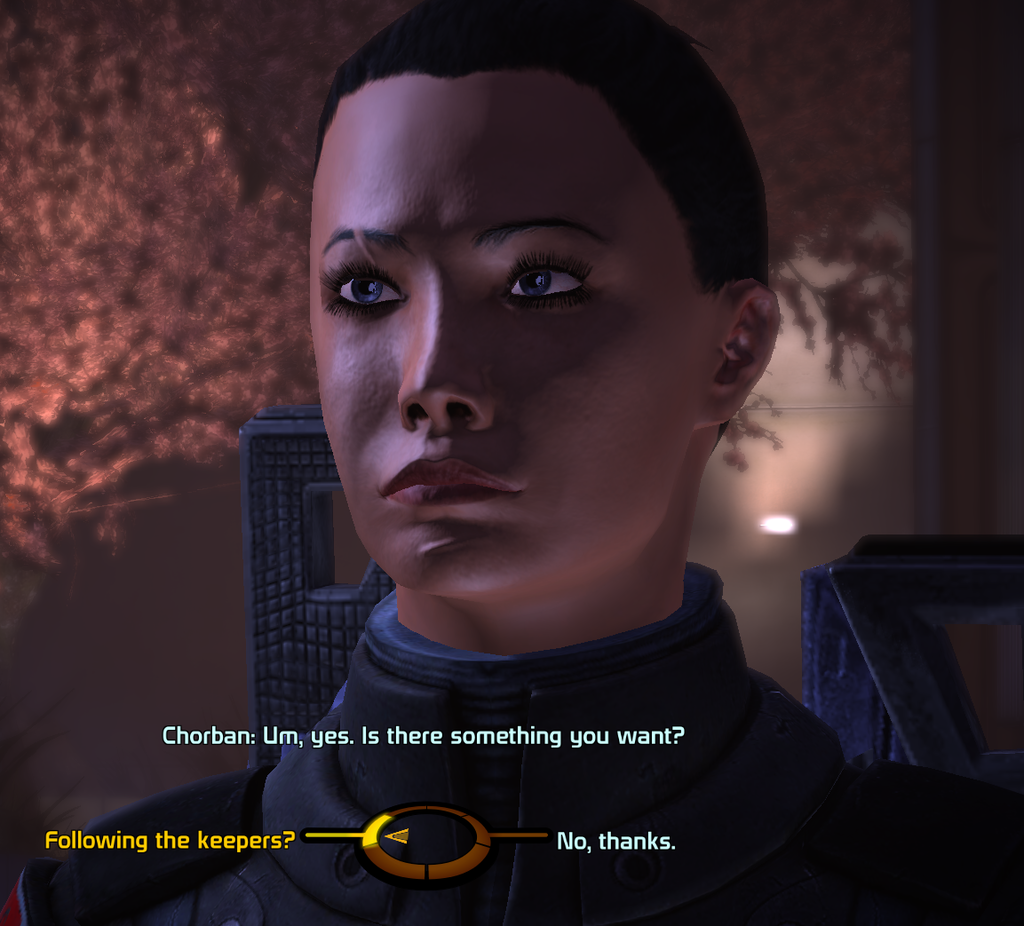Select the "No, thanks." reply
Image resolution: width=1024 pixels, height=926 pixels.
click(616, 842)
